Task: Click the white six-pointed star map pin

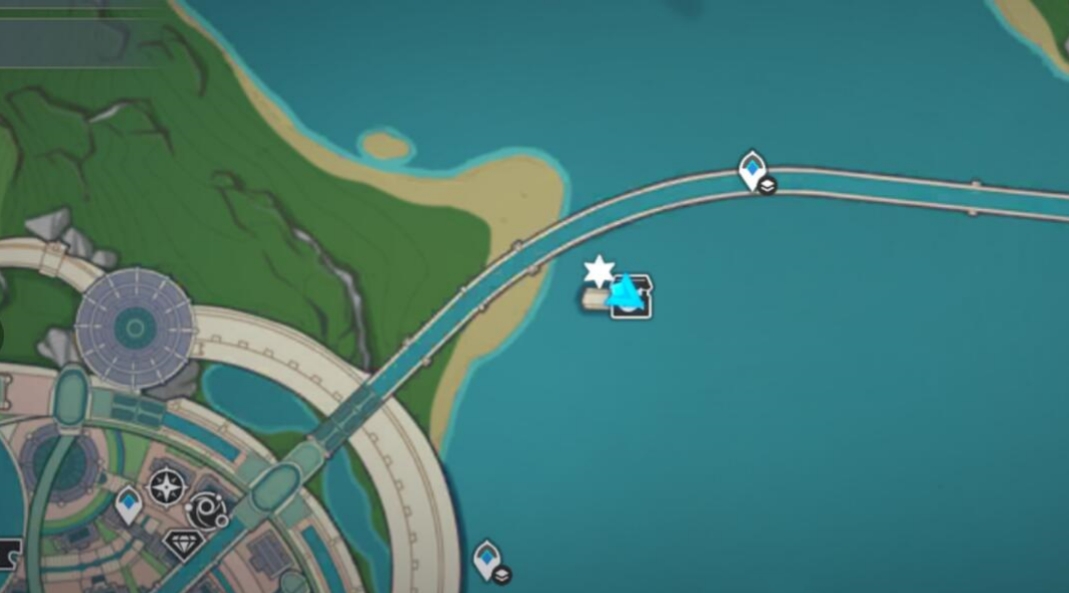Action: click(599, 271)
